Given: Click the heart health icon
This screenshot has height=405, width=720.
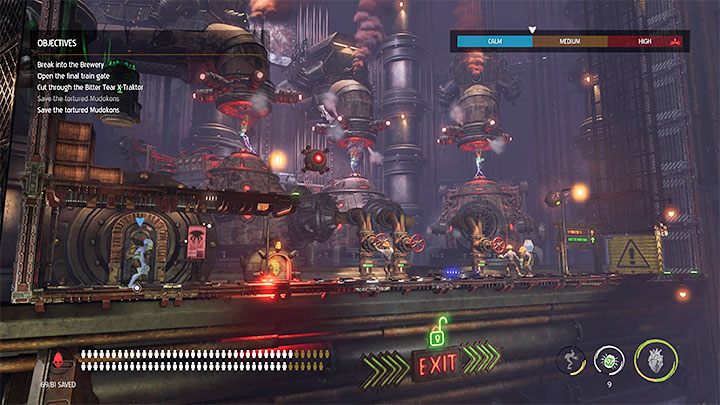Looking at the screenshot, I should pyautogui.click(x=655, y=358).
